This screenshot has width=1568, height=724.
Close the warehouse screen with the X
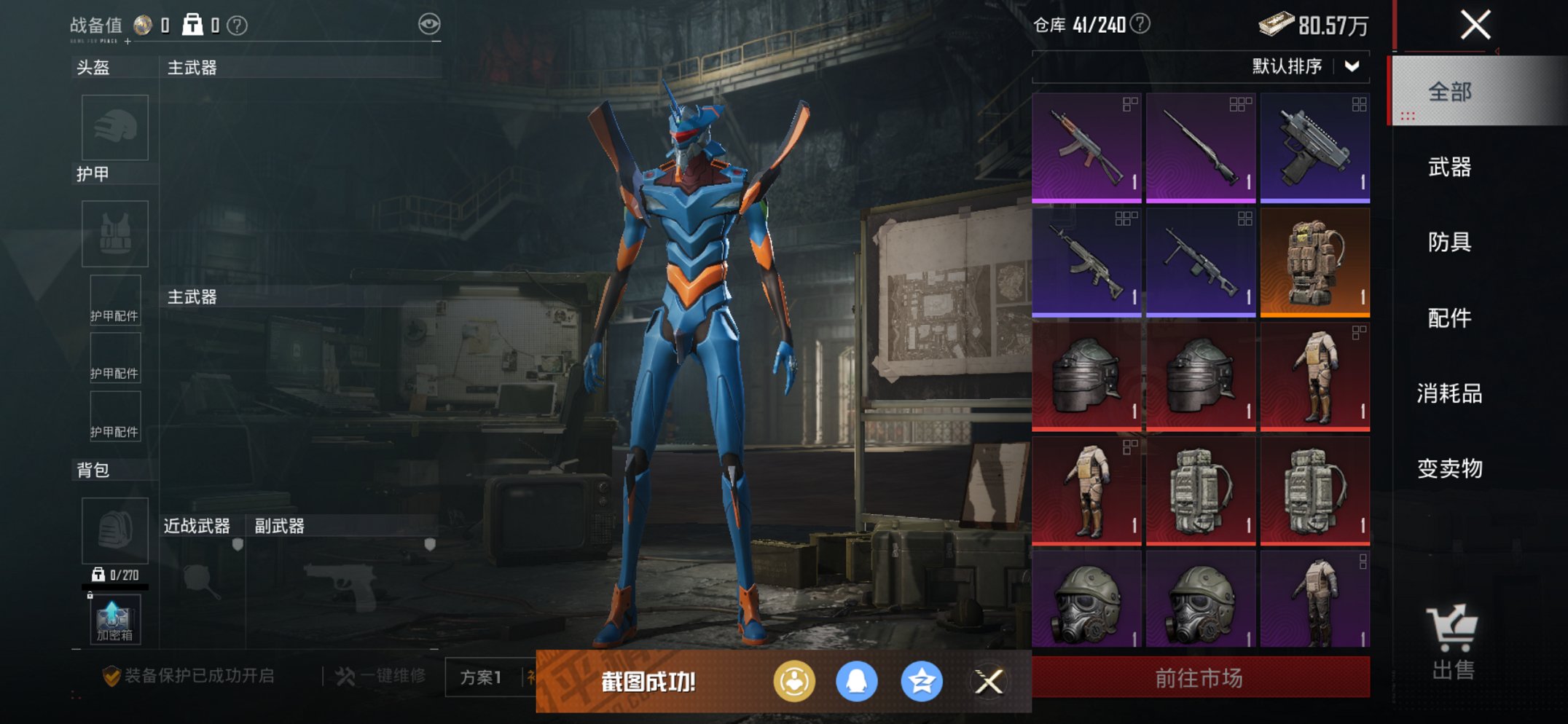click(1475, 25)
